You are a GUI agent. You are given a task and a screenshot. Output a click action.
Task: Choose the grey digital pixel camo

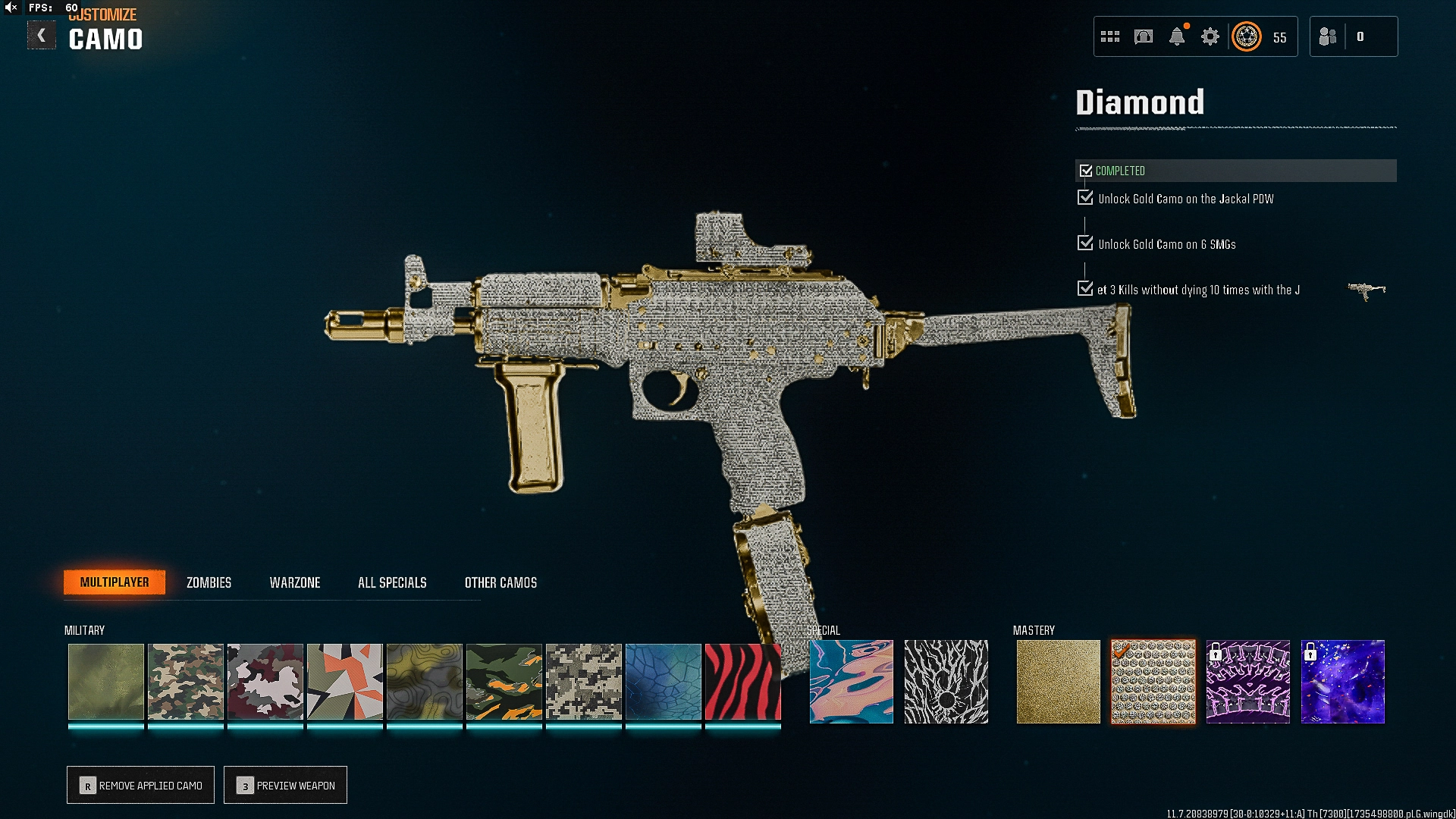point(583,681)
